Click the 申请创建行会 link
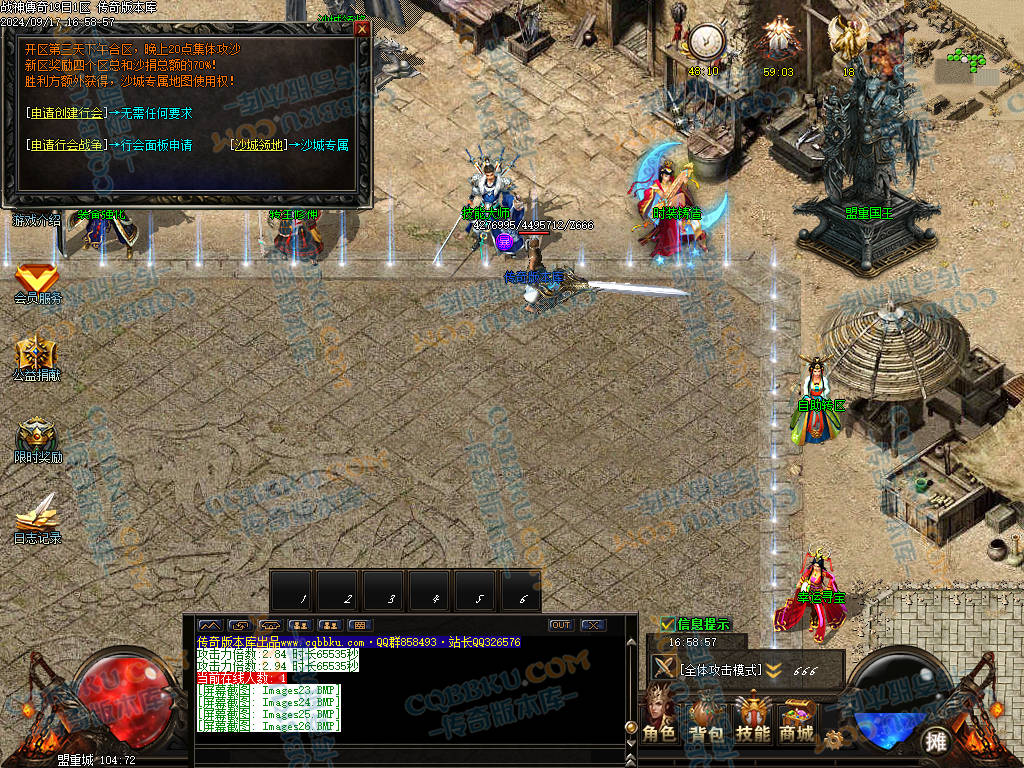This screenshot has height=768, width=1024. point(68,114)
